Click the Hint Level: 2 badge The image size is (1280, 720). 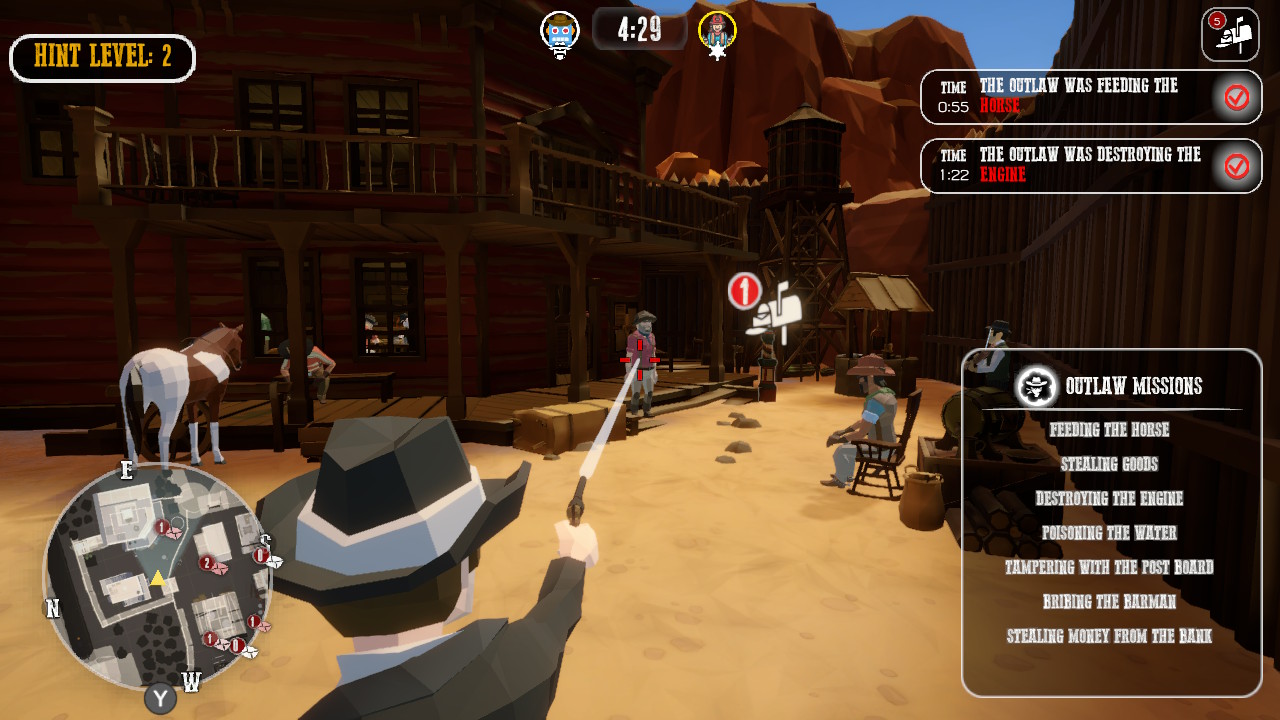[x=101, y=58]
